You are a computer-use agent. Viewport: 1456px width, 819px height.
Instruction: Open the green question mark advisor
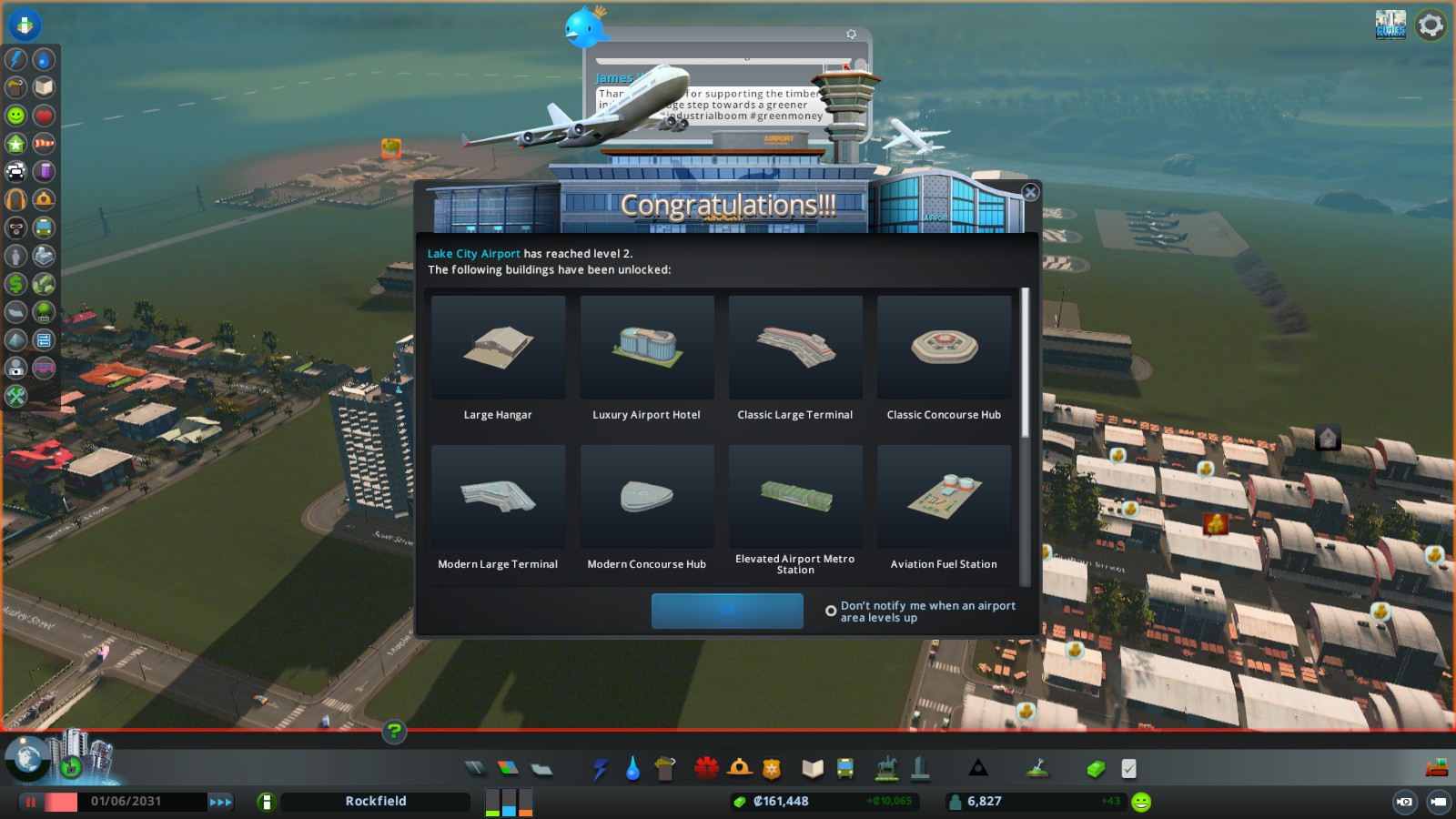coord(394,731)
